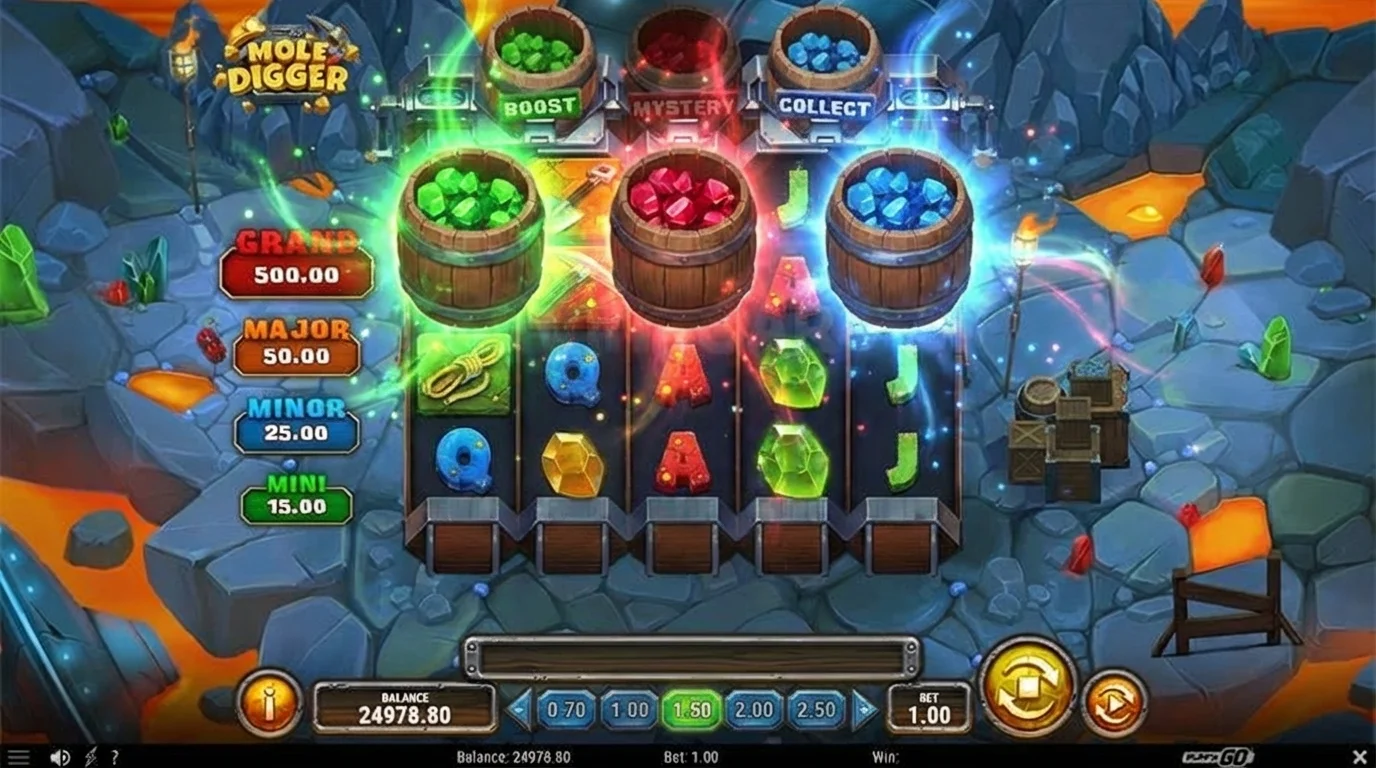1376x768 pixels.
Task: Click the left arrow to decrease bet range
Action: [518, 709]
